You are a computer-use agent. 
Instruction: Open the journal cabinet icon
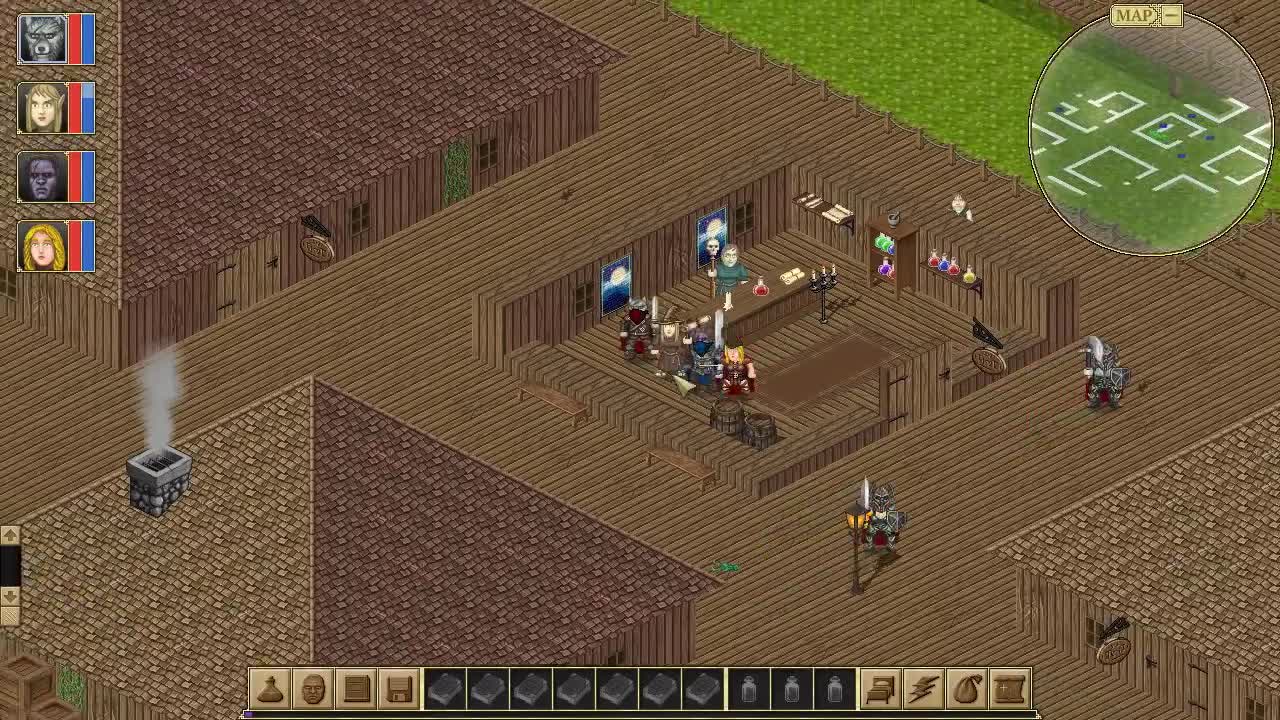pyautogui.click(x=356, y=688)
